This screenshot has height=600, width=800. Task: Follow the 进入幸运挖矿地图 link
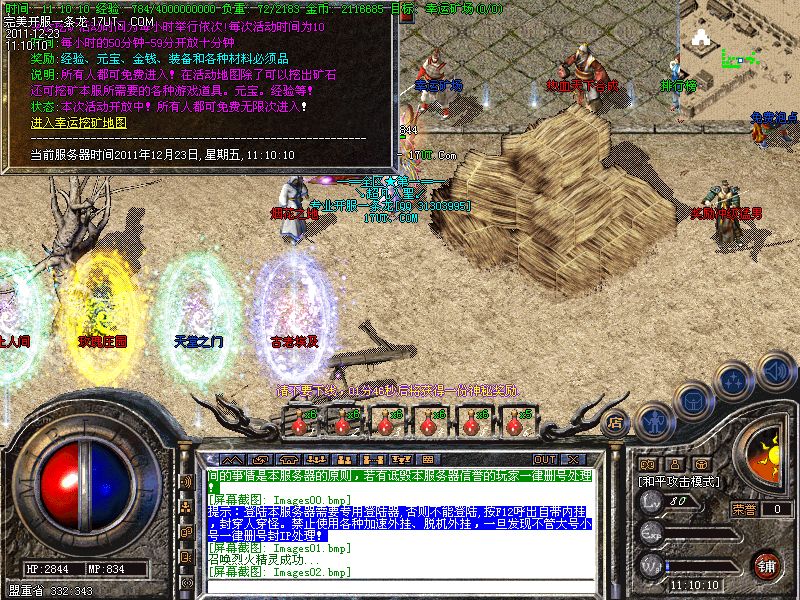(x=79, y=122)
